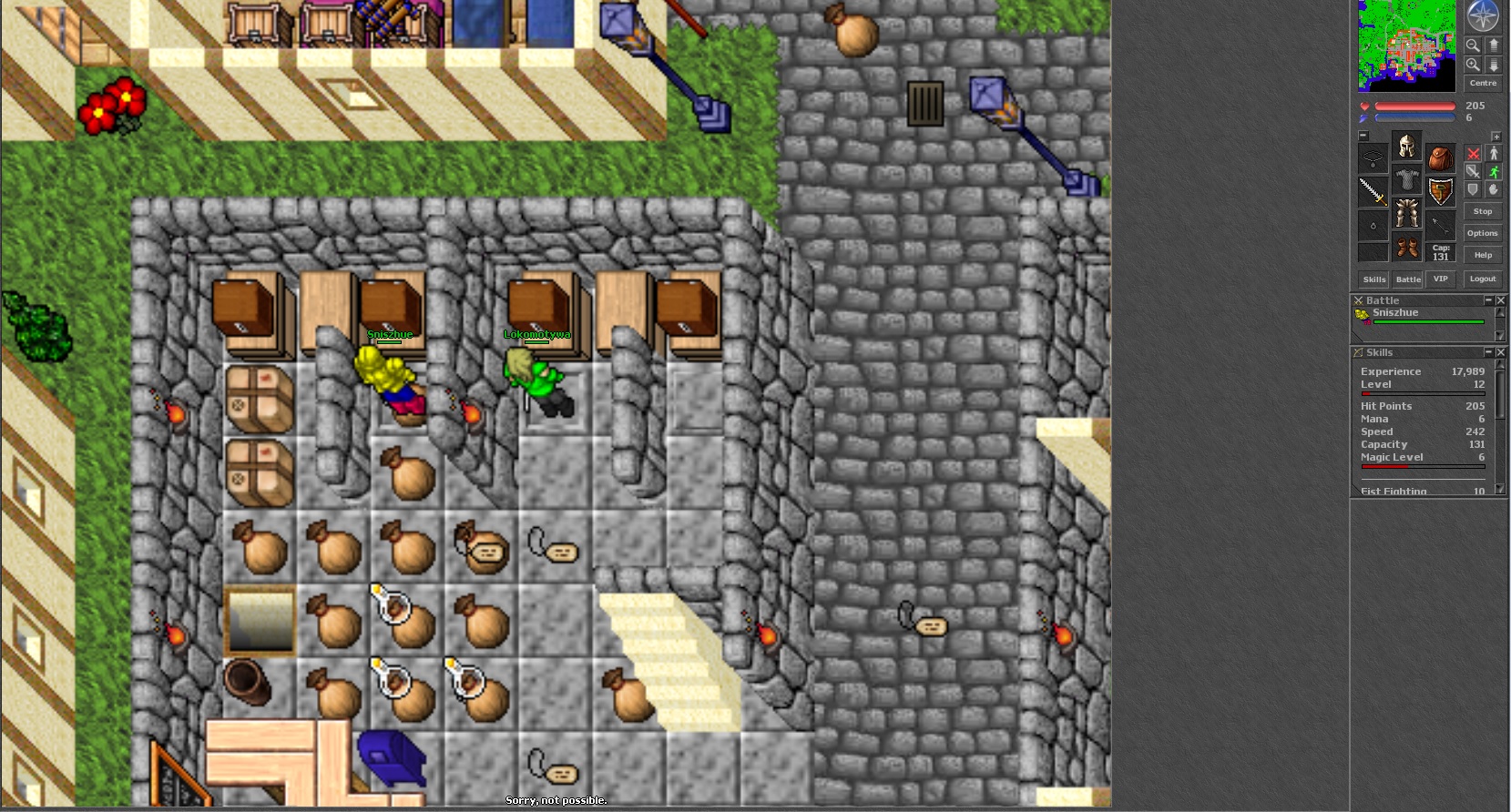Viewport: 1511px width, 812px height.
Task: Close the Battle window
Action: (x=1501, y=300)
